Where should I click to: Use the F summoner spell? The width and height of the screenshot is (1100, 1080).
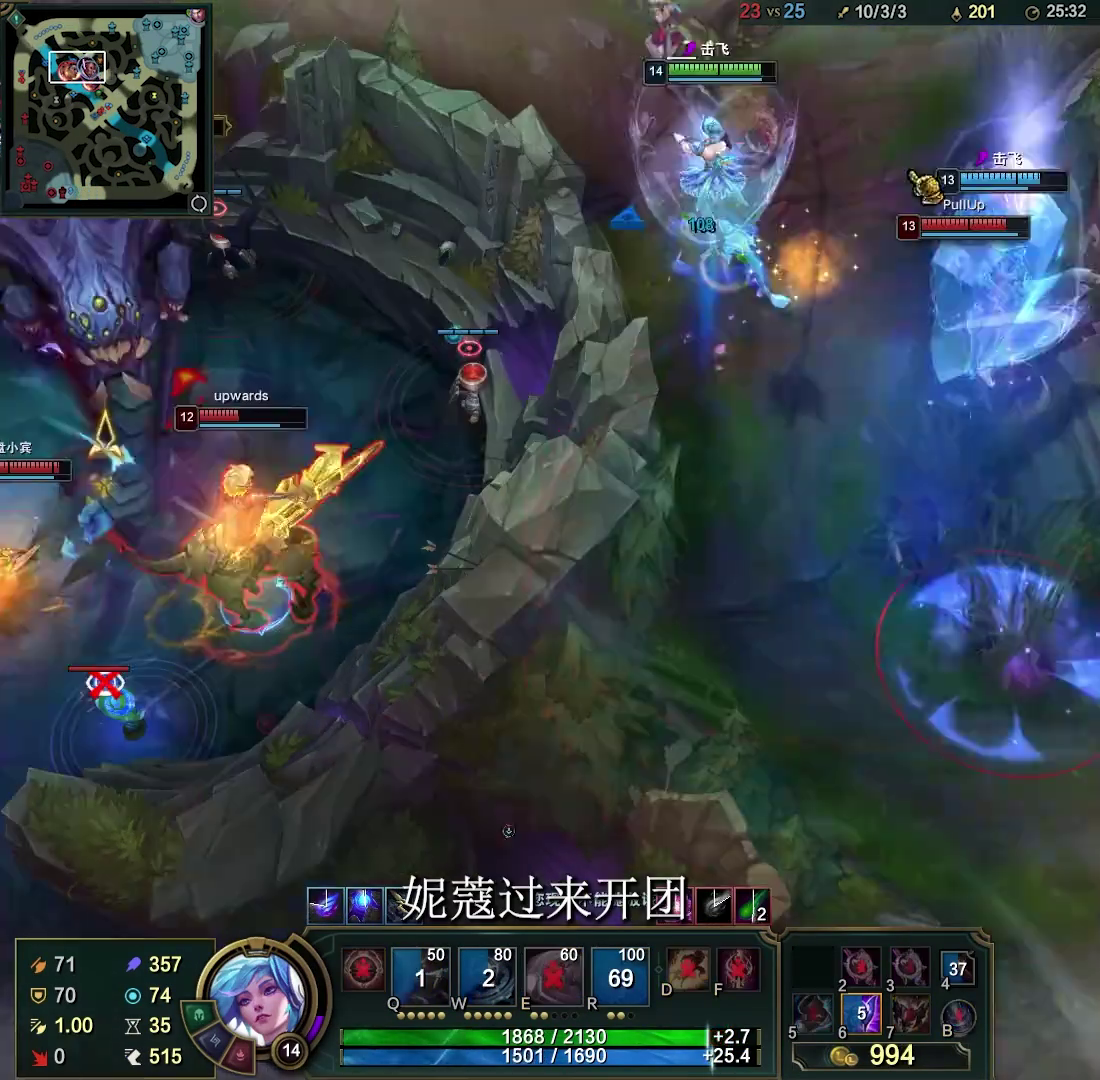(738, 970)
